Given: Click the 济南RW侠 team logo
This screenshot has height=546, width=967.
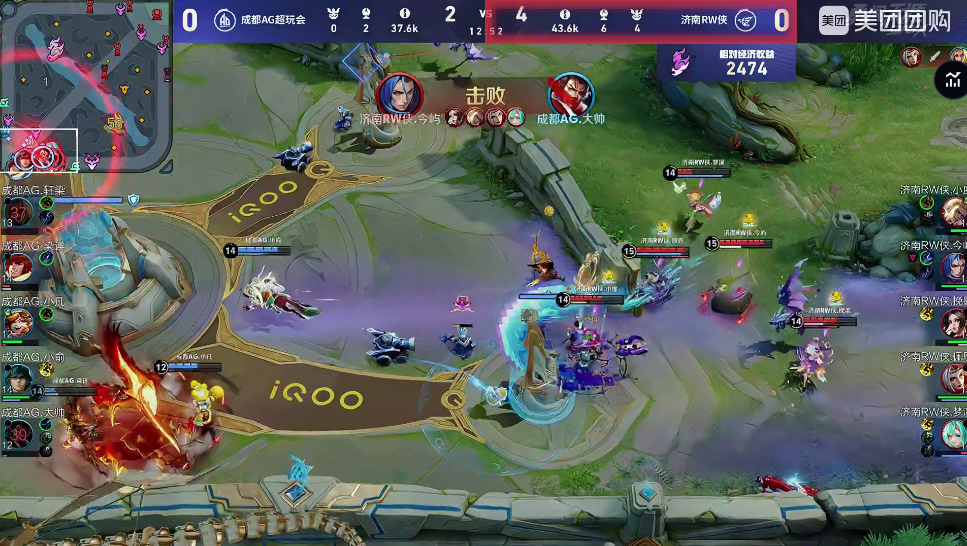Looking at the screenshot, I should click(745, 20).
